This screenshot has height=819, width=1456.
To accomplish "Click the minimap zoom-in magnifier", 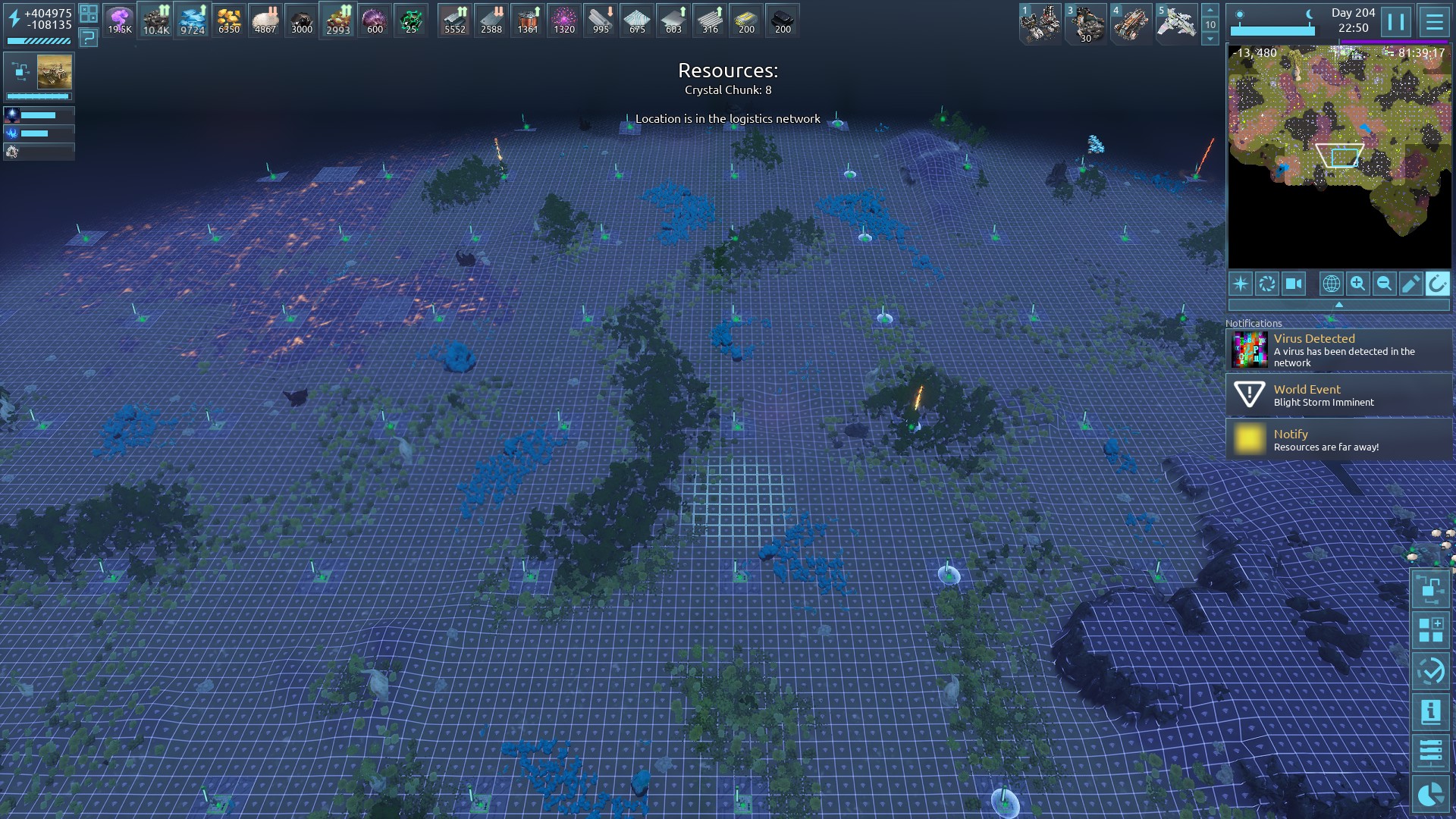I will [x=1357, y=284].
